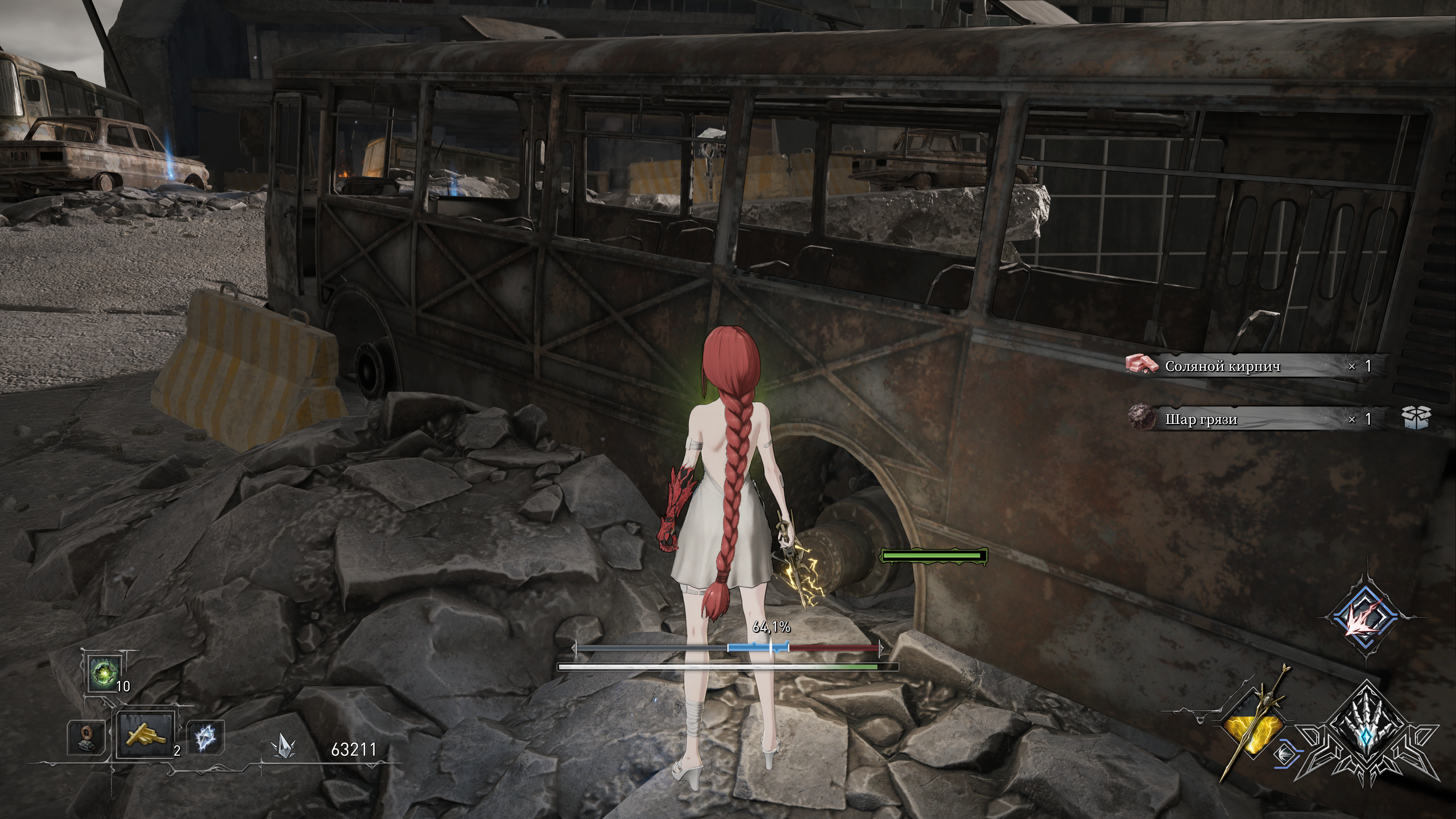Click the open box storage icon
1456x819 pixels.
click(x=1417, y=418)
